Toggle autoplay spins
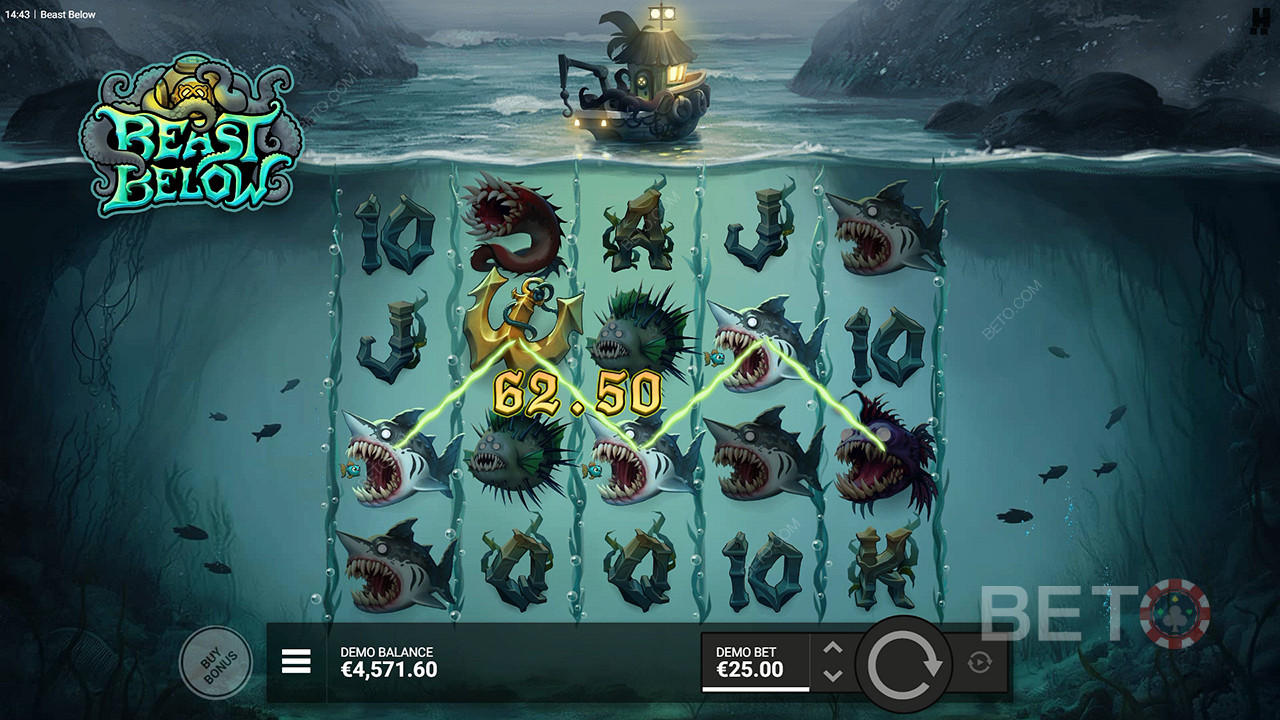Viewport: 1280px width, 720px height. point(979,662)
